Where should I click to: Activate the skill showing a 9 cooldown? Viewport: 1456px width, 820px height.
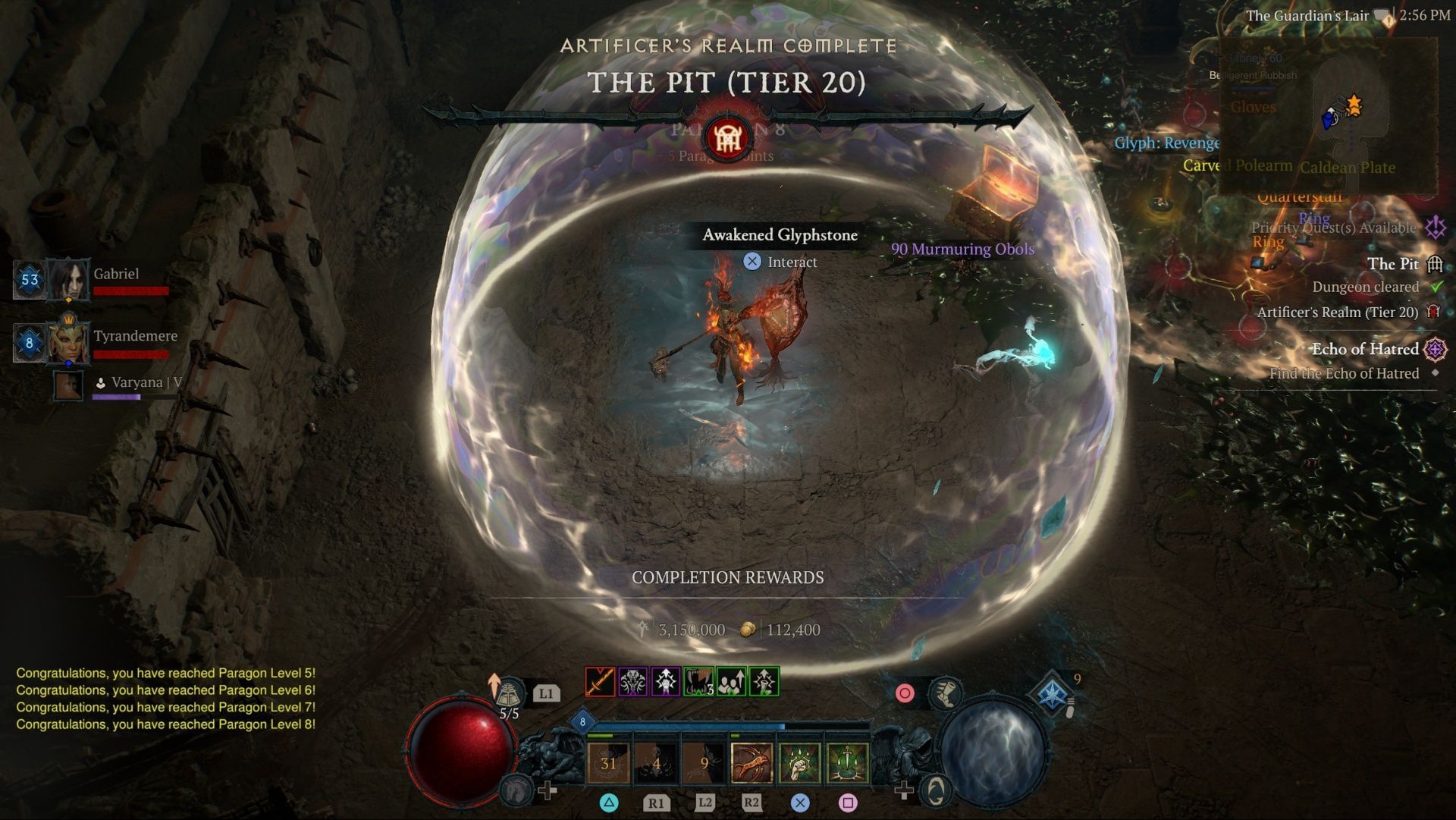[x=704, y=762]
